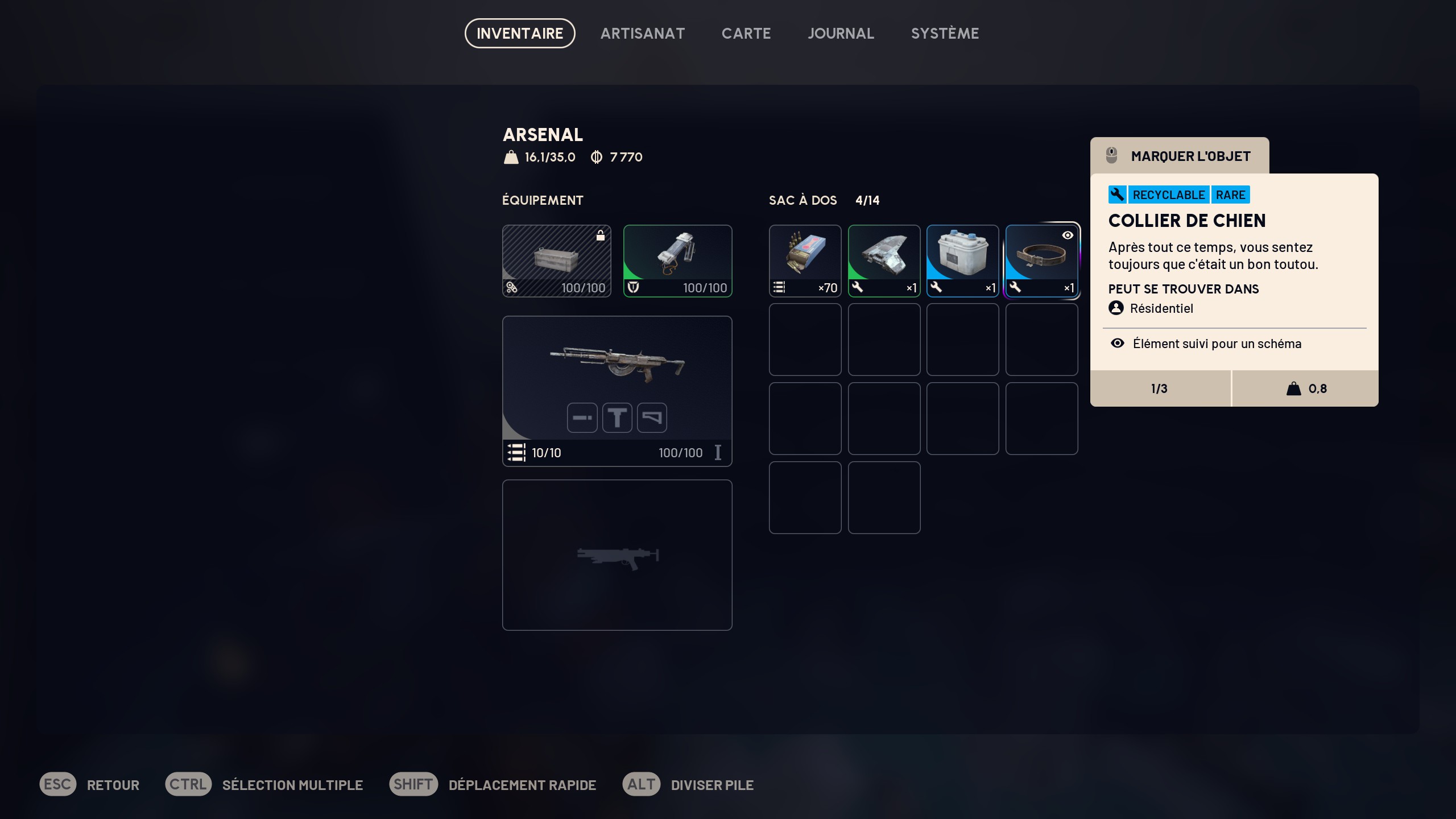The image size is (1456, 819).
Task: Open the rifle's muzzle attachment slot
Action: pos(582,418)
